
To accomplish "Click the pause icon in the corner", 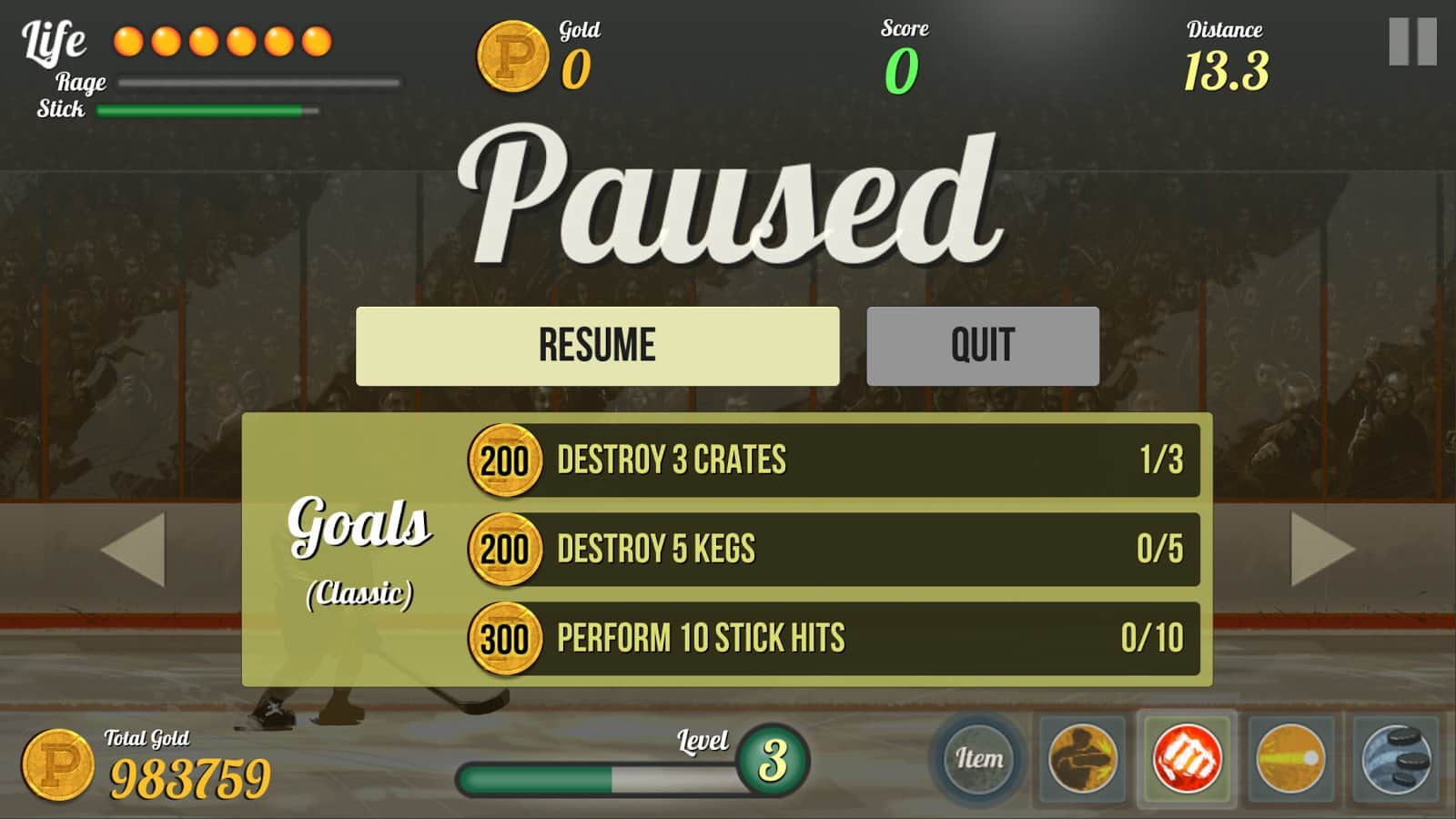I will click(x=1412, y=42).
